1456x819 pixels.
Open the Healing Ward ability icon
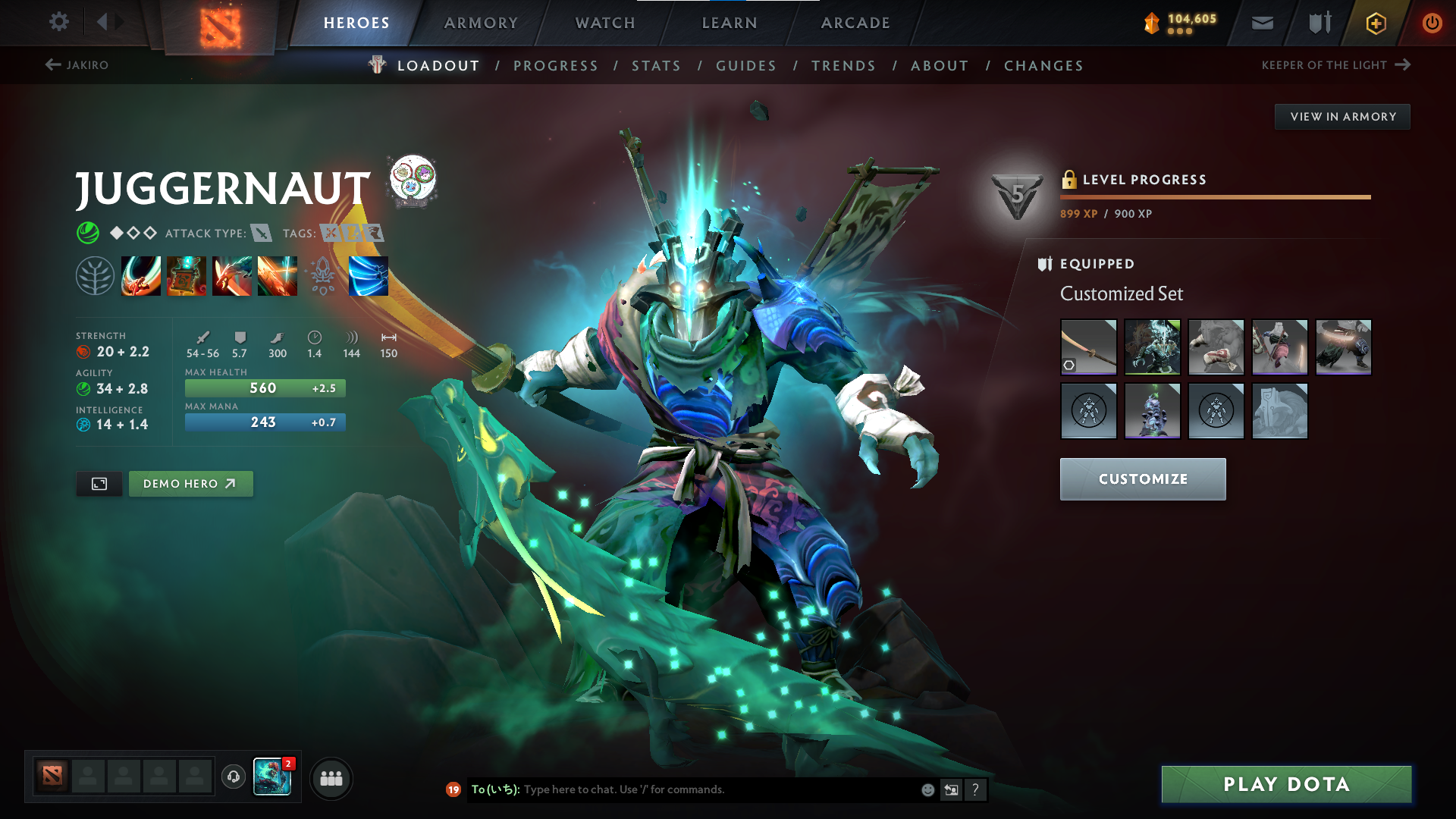tap(187, 275)
